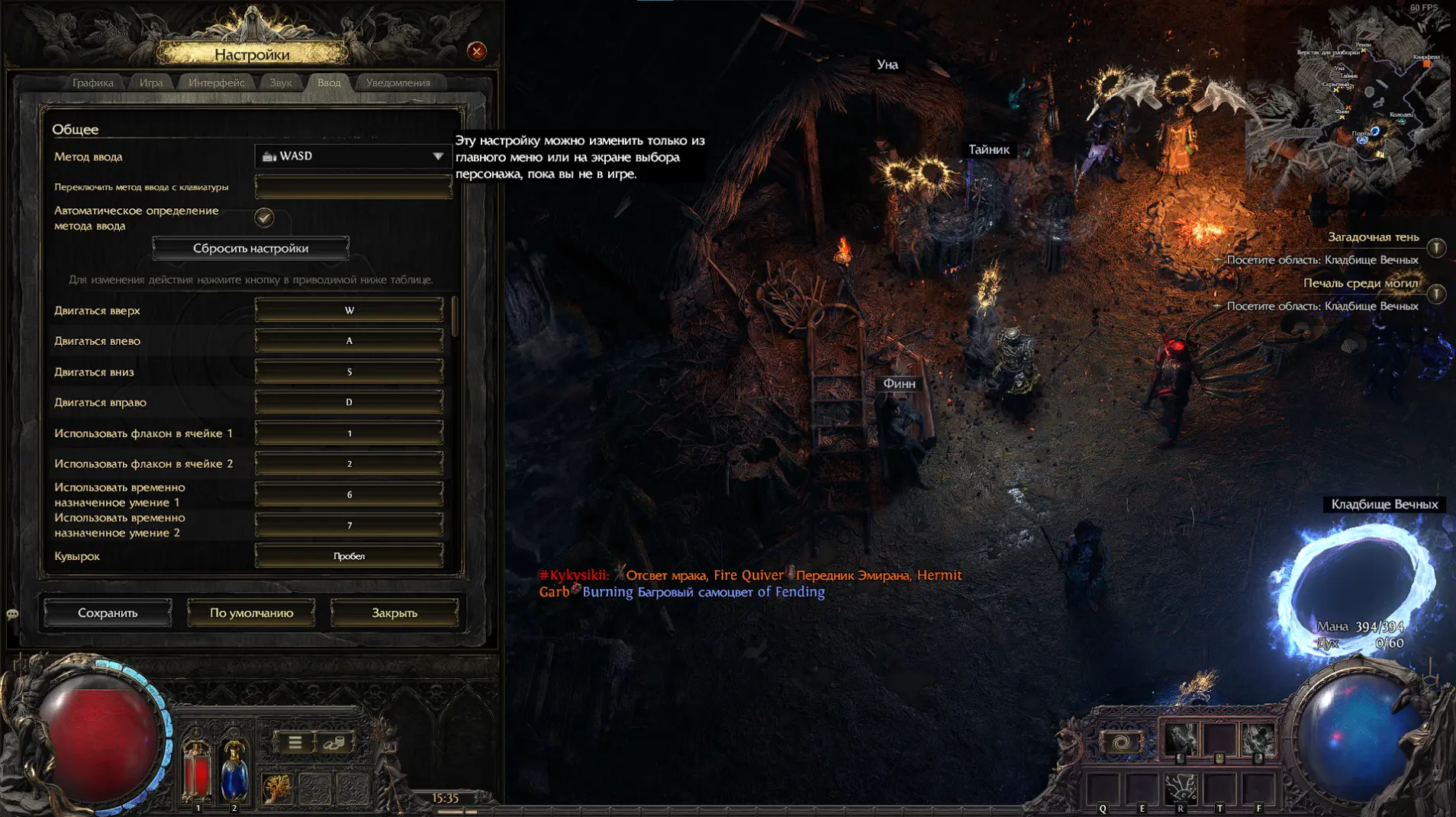1456x817 pixels.
Task: Switch to the Звук tab
Action: pyautogui.click(x=280, y=82)
